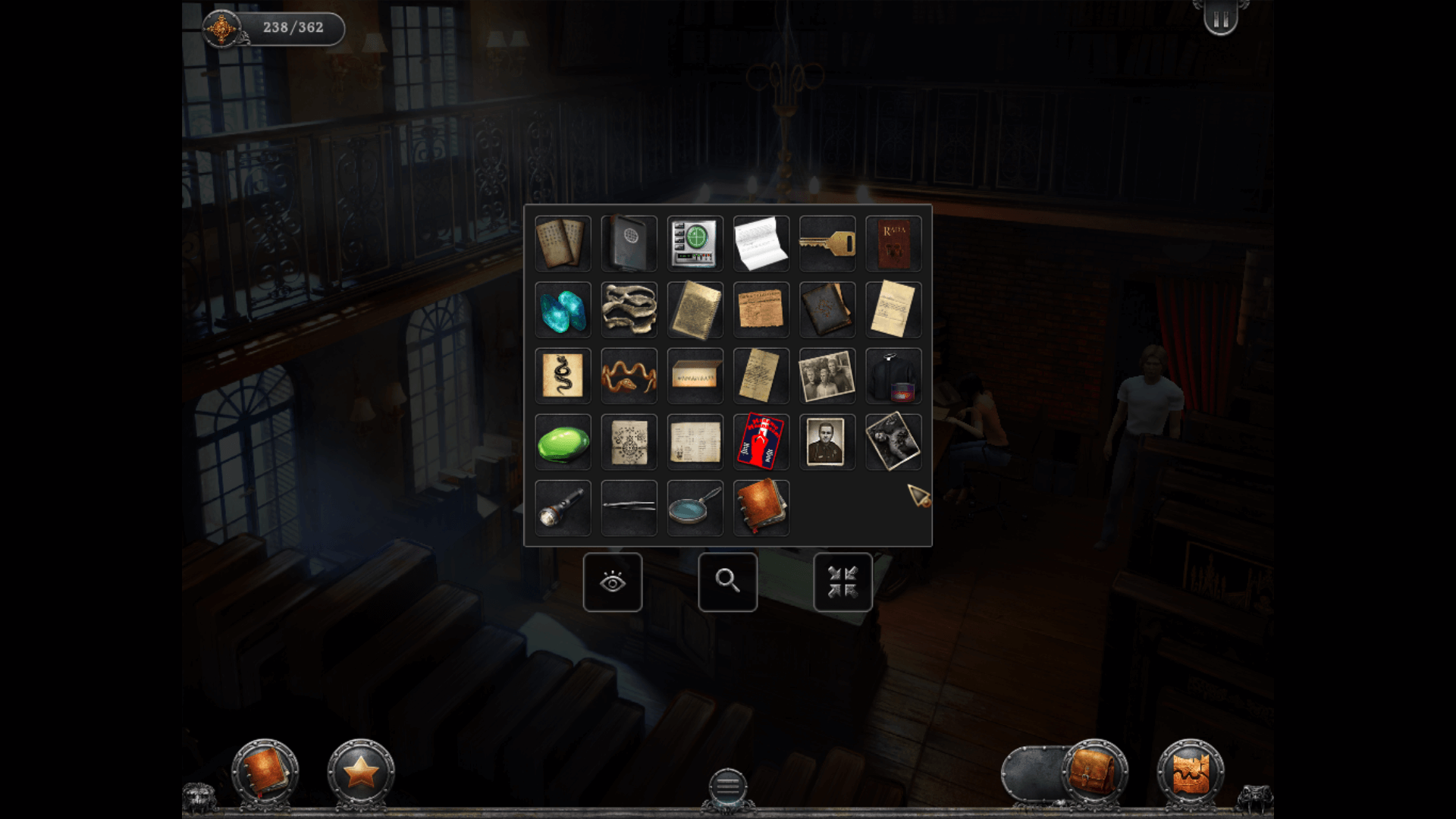The width and height of the screenshot is (1456, 819).
Task: Pick the flashlight item slot
Action: tap(563, 508)
